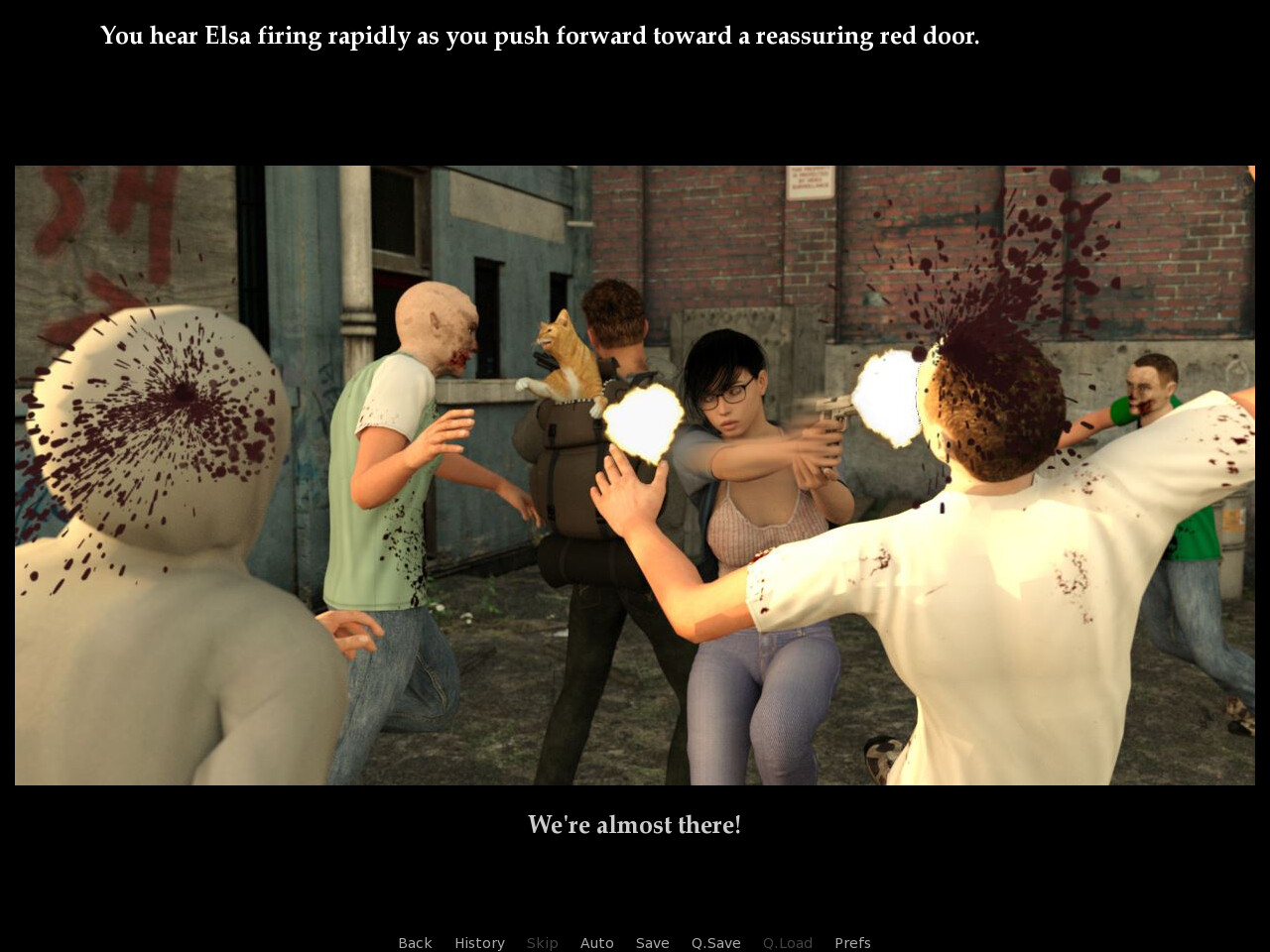
Task: Save your progress using the "Save" option
Action: pos(652,942)
